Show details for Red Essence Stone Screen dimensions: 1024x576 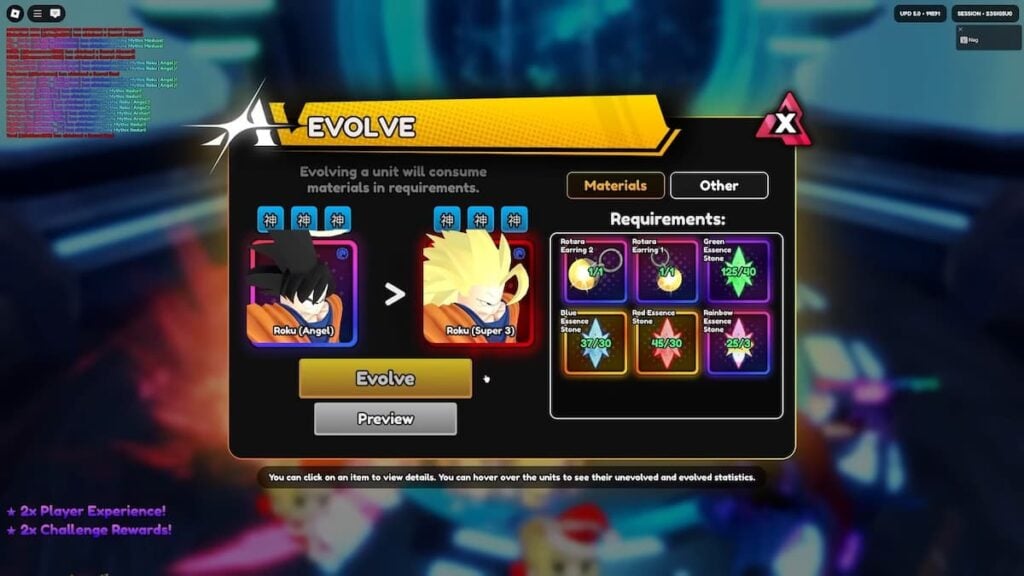pyautogui.click(x=666, y=343)
